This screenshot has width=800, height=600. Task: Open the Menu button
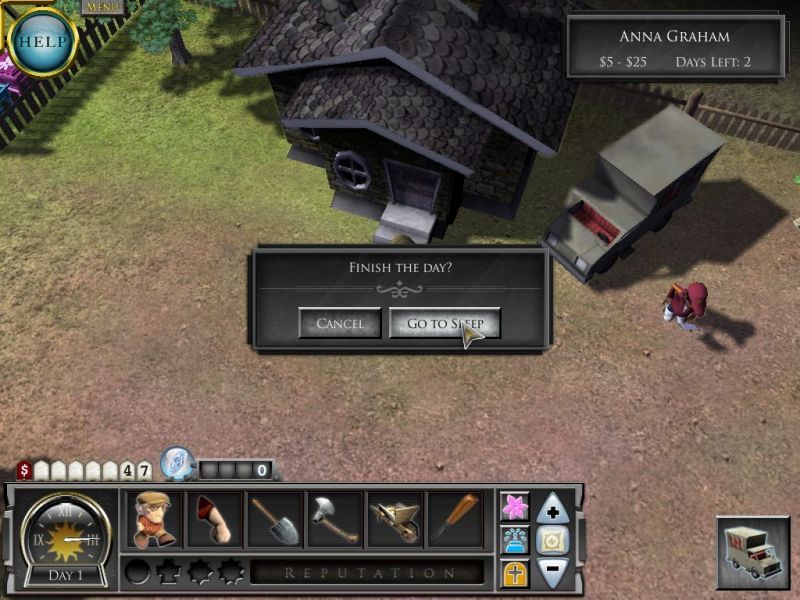(x=102, y=7)
